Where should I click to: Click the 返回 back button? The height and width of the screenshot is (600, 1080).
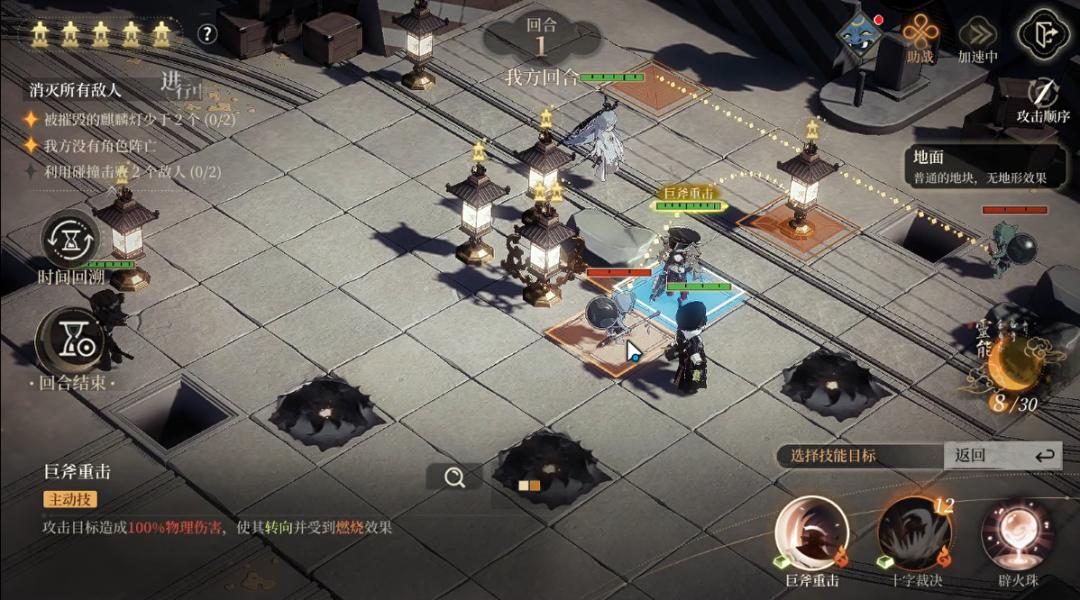[1003, 455]
